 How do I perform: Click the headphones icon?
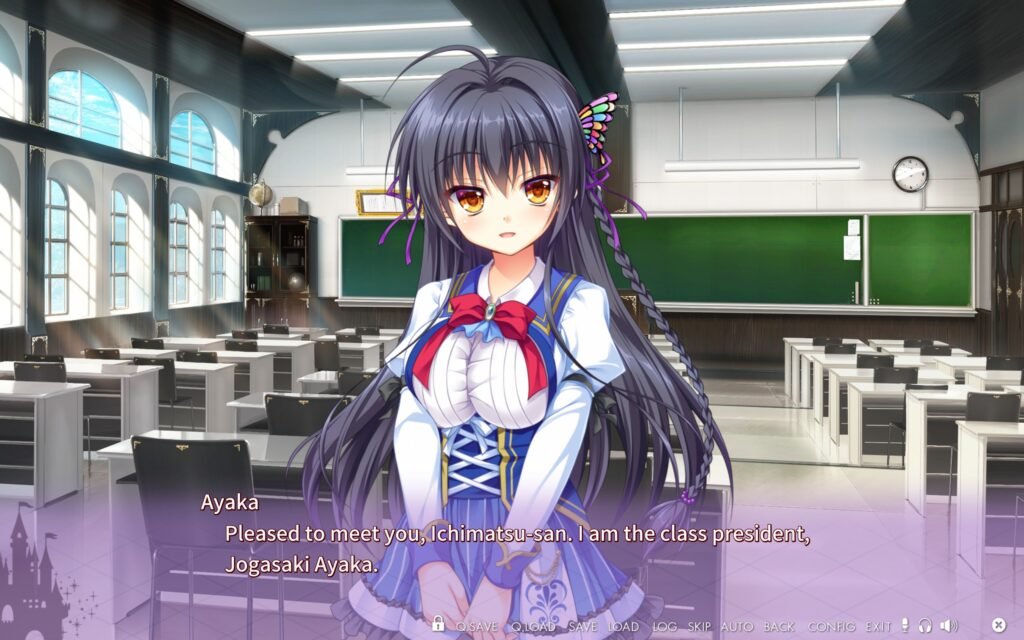925,626
